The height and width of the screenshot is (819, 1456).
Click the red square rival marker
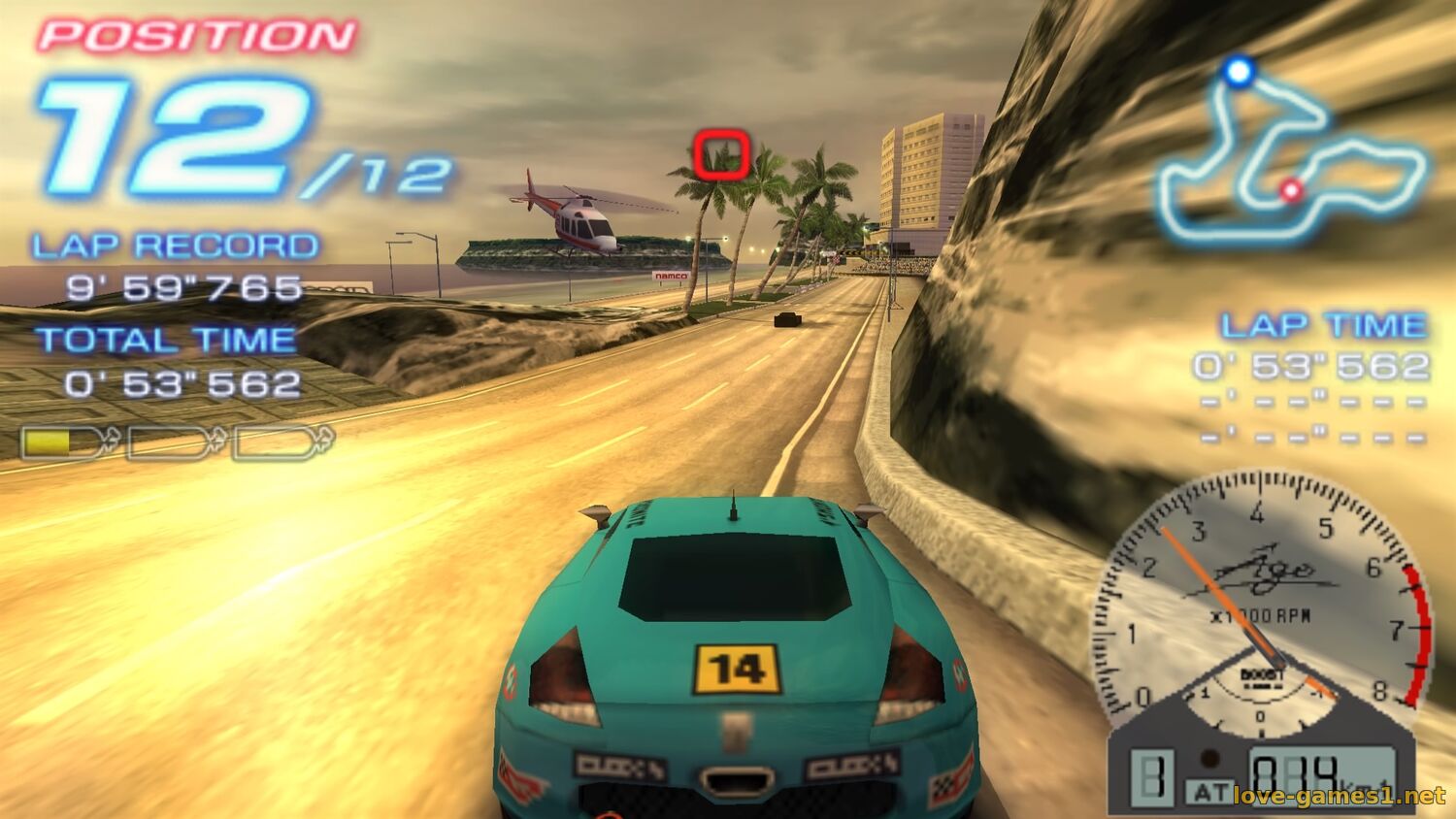tap(721, 154)
